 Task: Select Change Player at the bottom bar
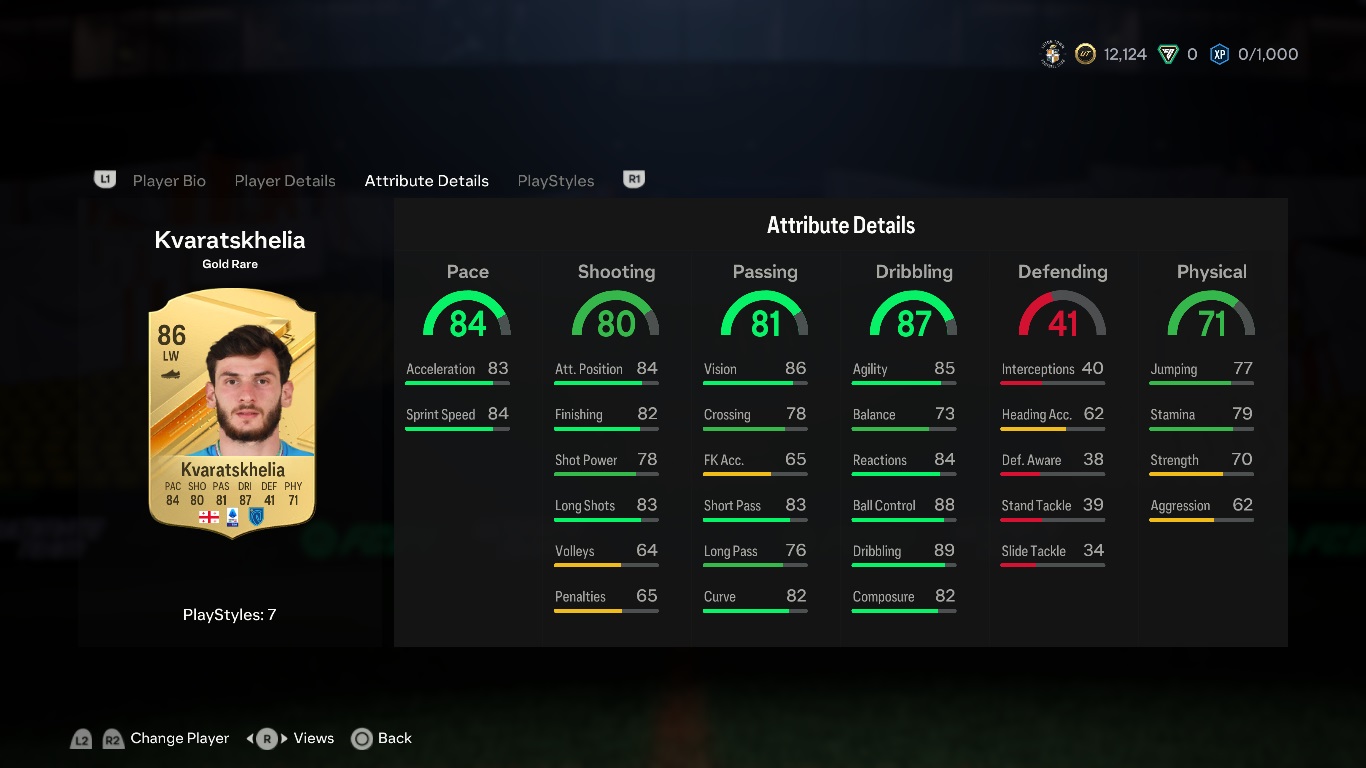click(179, 738)
